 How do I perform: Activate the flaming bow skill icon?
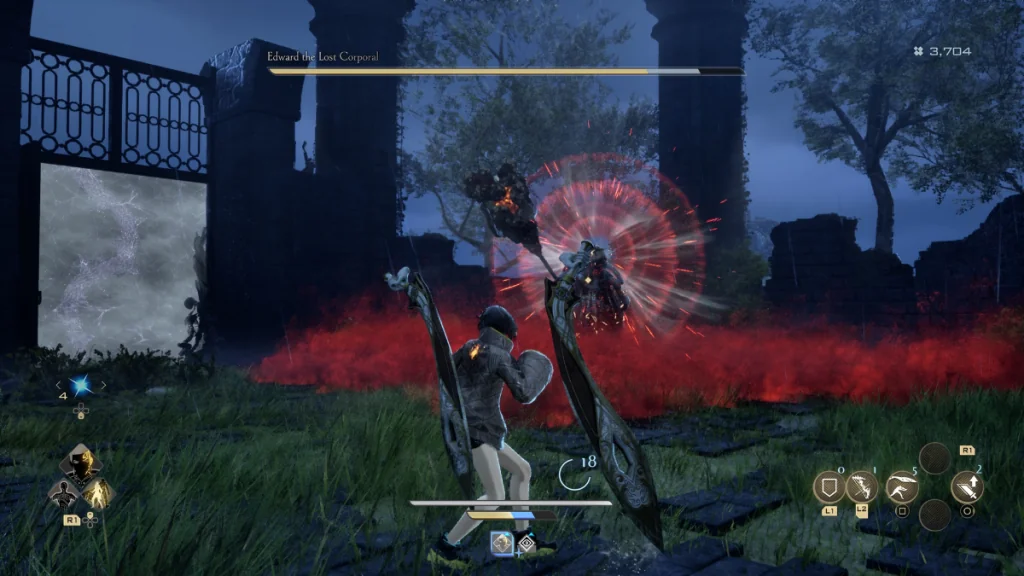coord(861,487)
